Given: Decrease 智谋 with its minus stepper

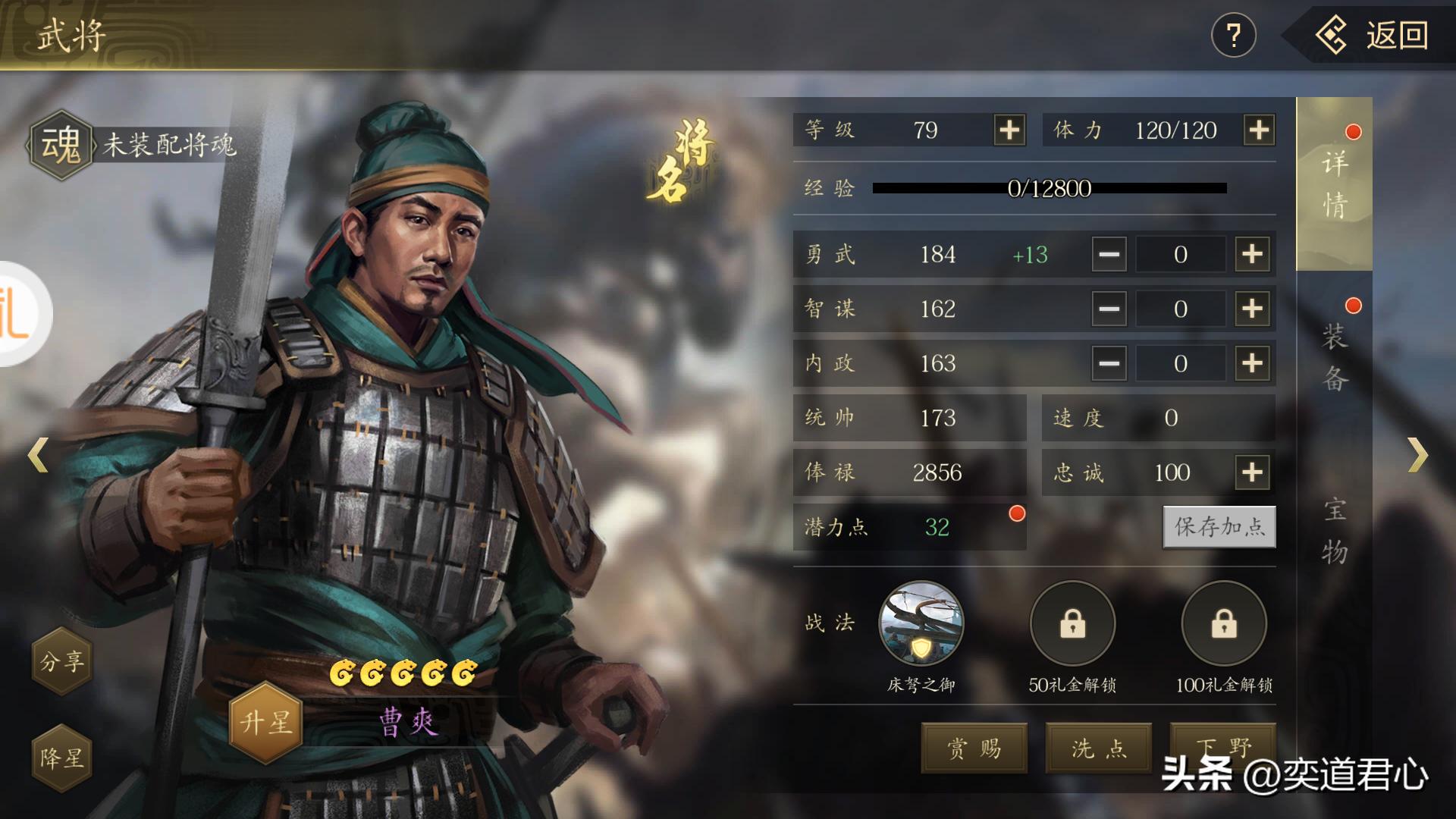Looking at the screenshot, I should tap(1108, 309).
